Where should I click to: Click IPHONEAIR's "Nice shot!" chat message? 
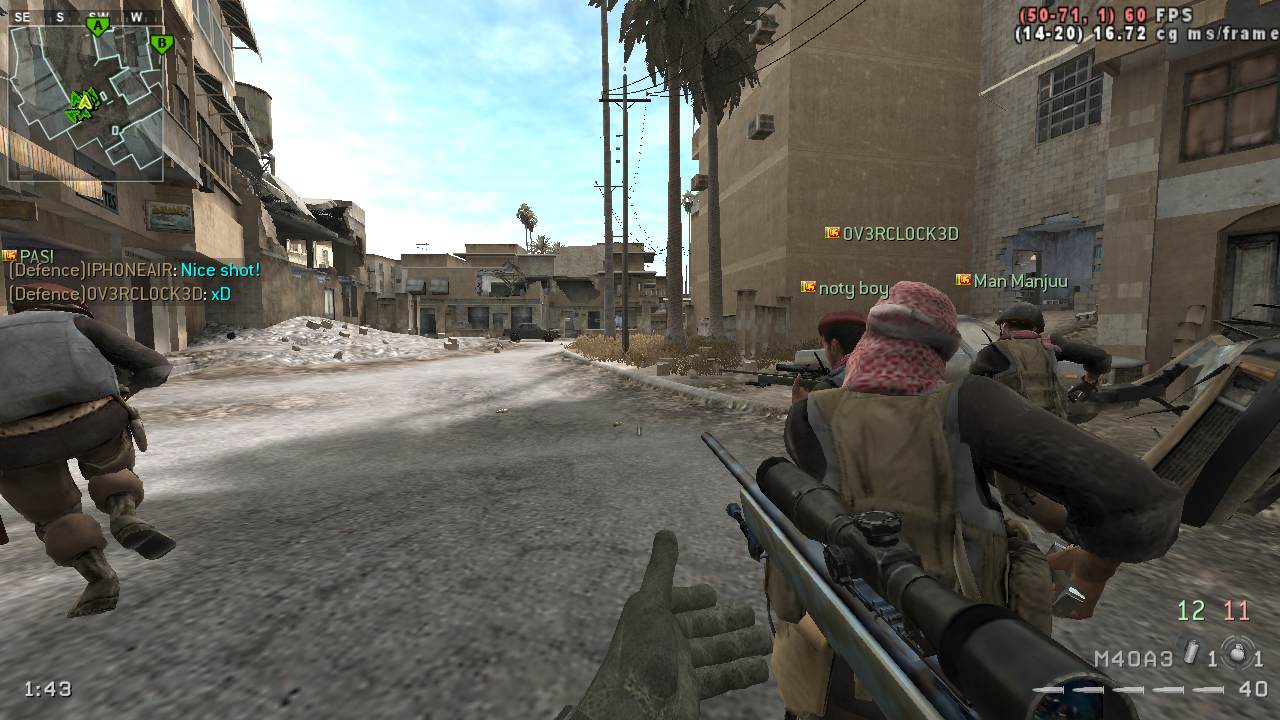(x=220, y=270)
